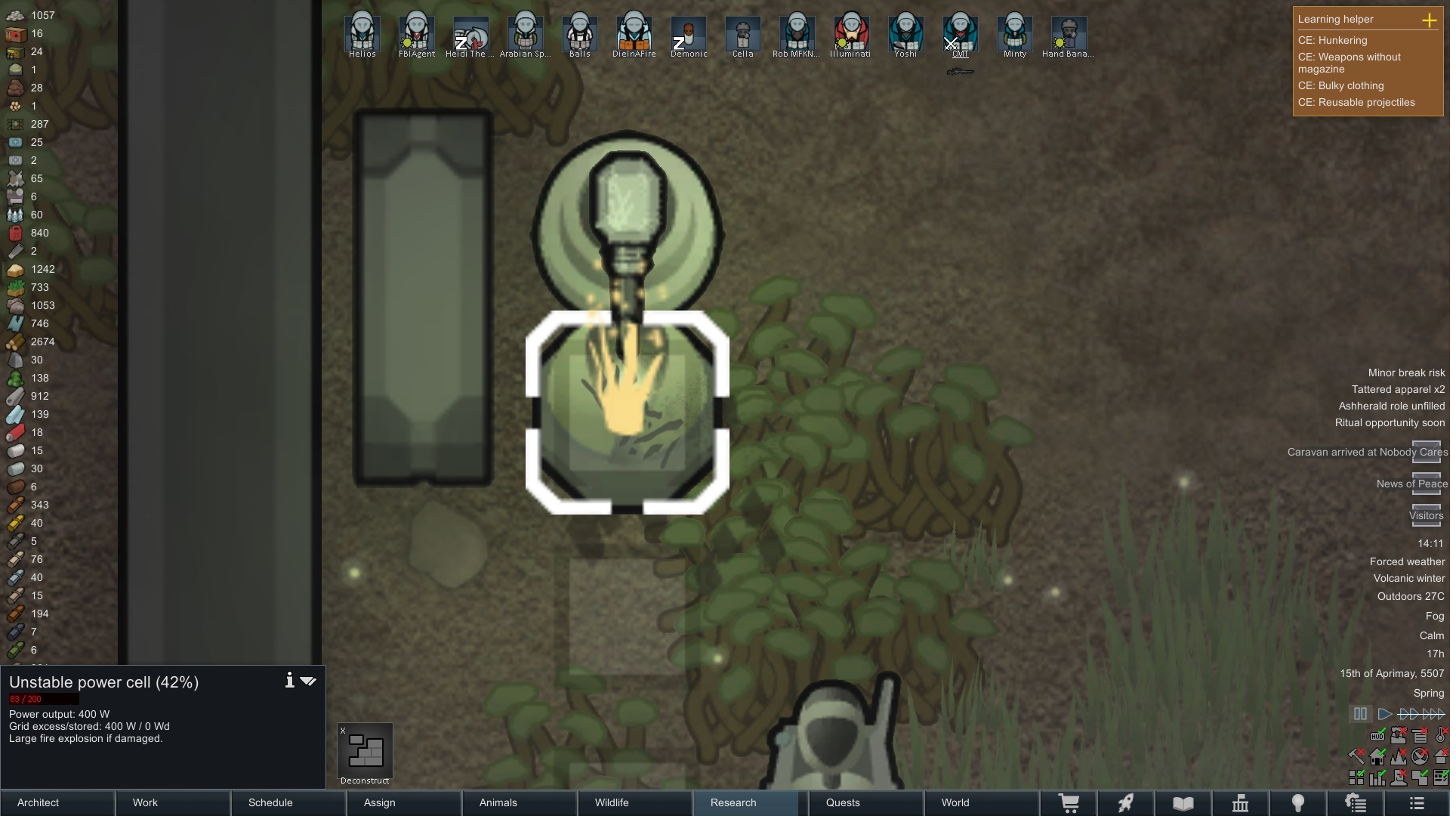Toggle the home area house overlay
This screenshot has width=1456, height=816.
tap(1377, 757)
